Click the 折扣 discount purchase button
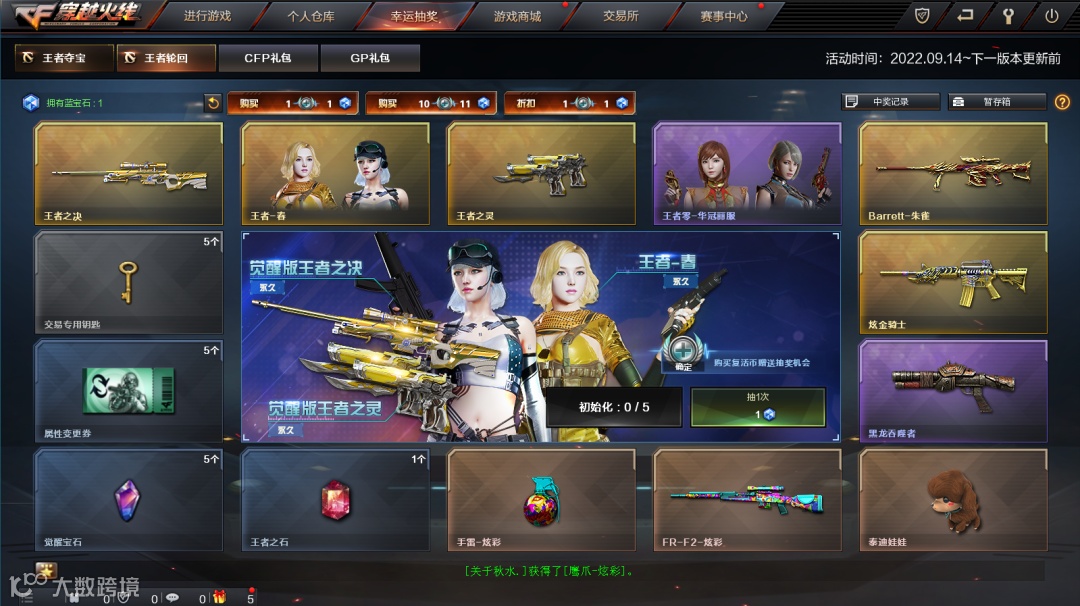Image resolution: width=1080 pixels, height=606 pixels. (x=568, y=103)
